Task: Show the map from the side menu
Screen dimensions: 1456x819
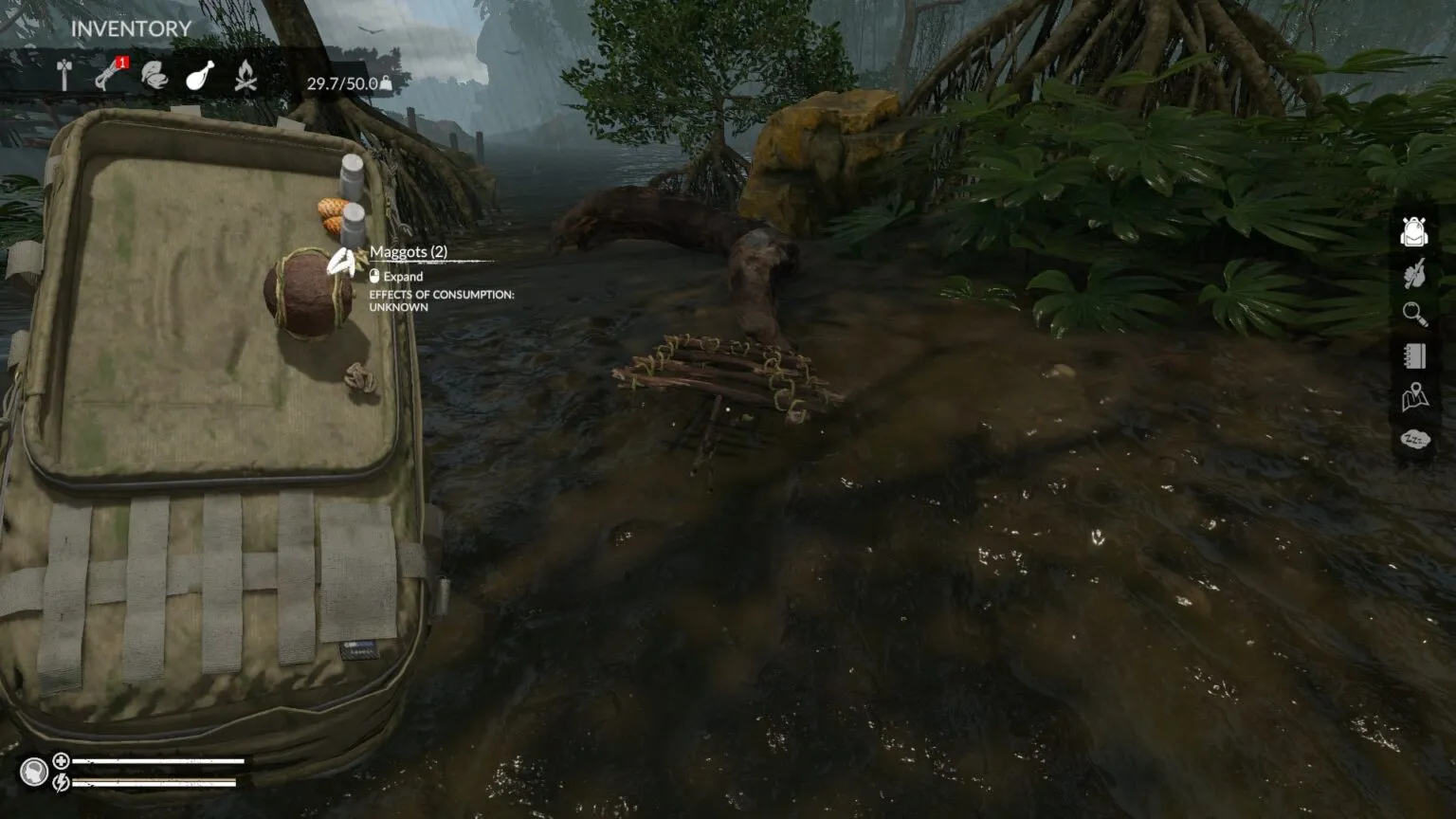Action: [x=1414, y=397]
